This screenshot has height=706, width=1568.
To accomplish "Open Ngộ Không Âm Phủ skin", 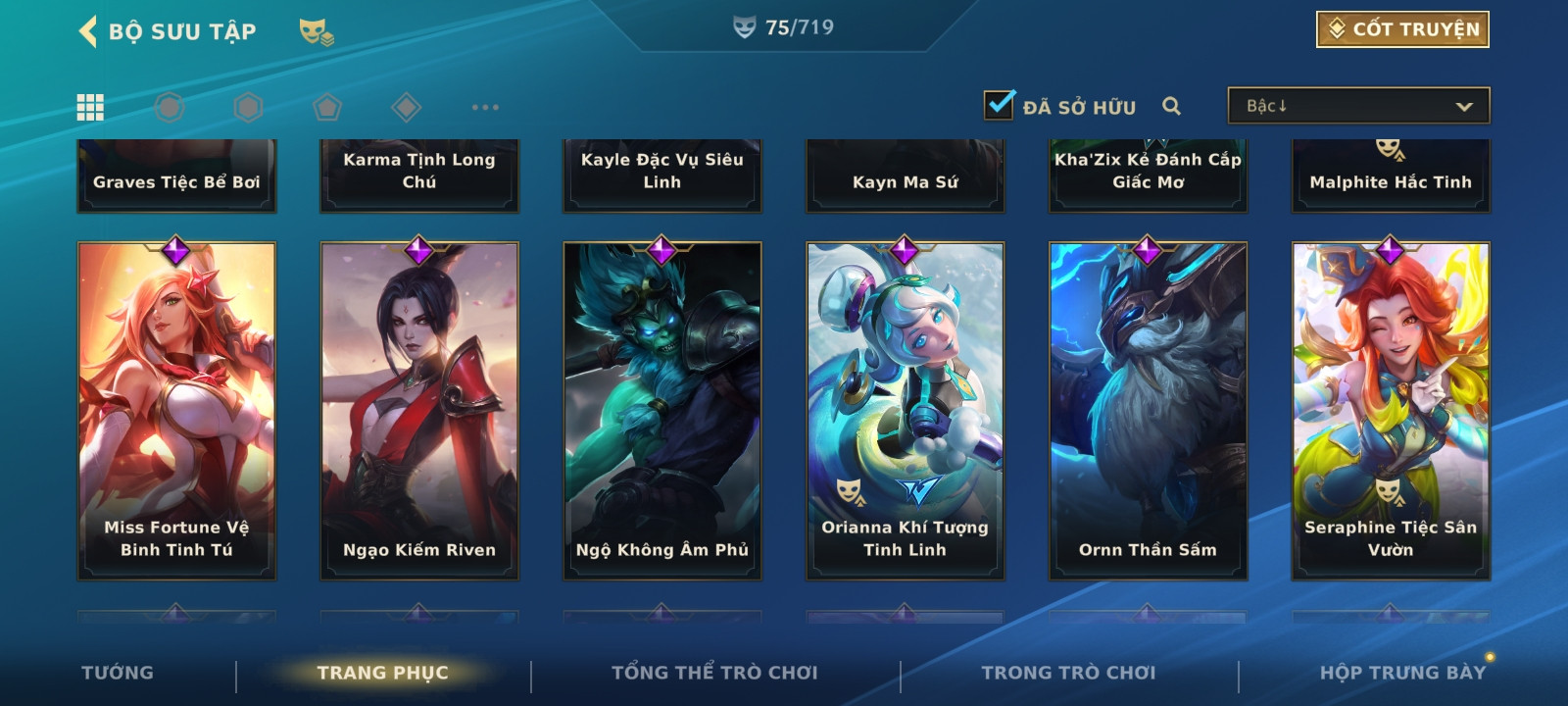I will click(662, 410).
